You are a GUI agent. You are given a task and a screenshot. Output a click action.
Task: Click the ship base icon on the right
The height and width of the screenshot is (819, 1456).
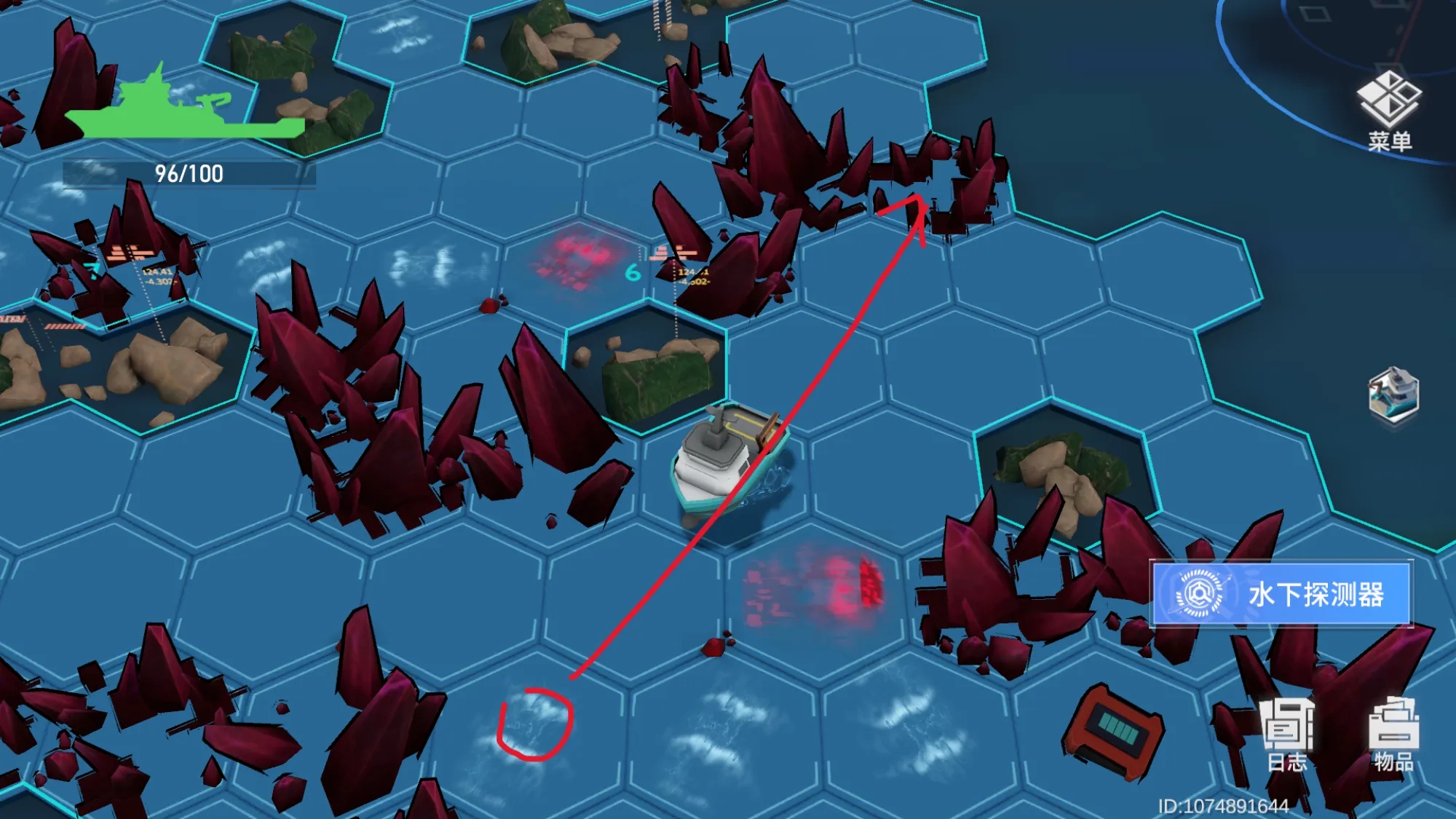point(1393,395)
